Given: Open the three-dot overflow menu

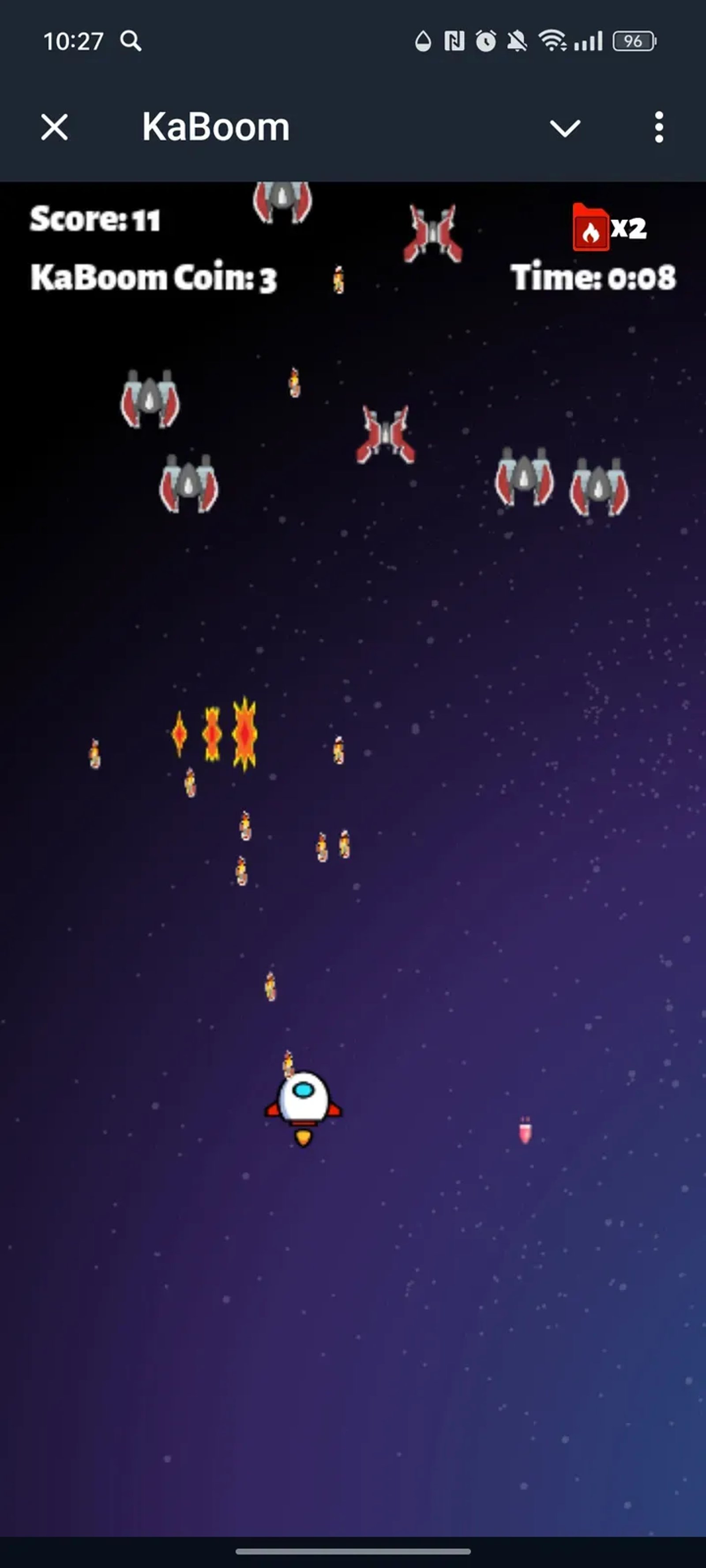Looking at the screenshot, I should coord(660,128).
